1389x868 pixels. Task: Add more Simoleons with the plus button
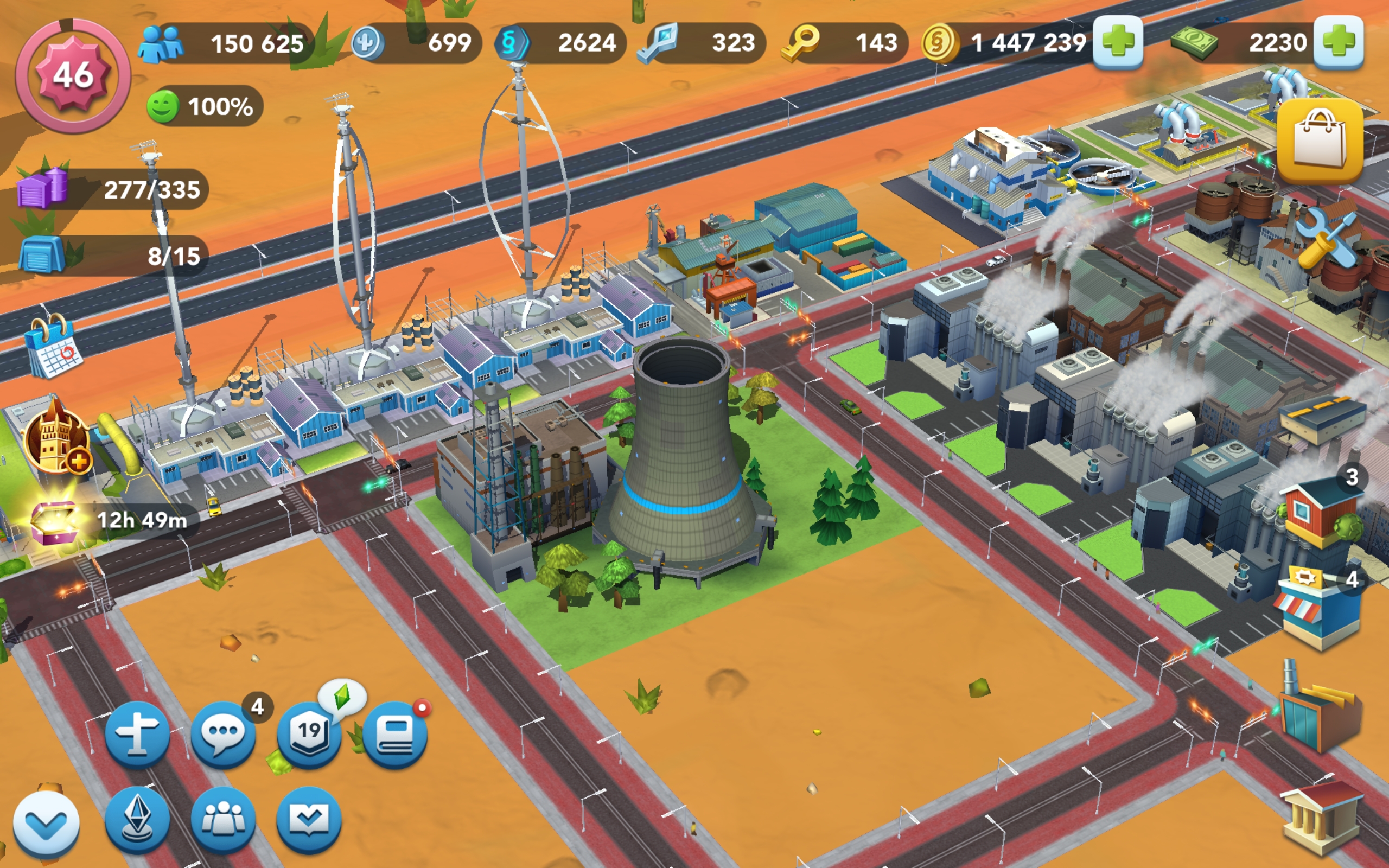click(1117, 42)
